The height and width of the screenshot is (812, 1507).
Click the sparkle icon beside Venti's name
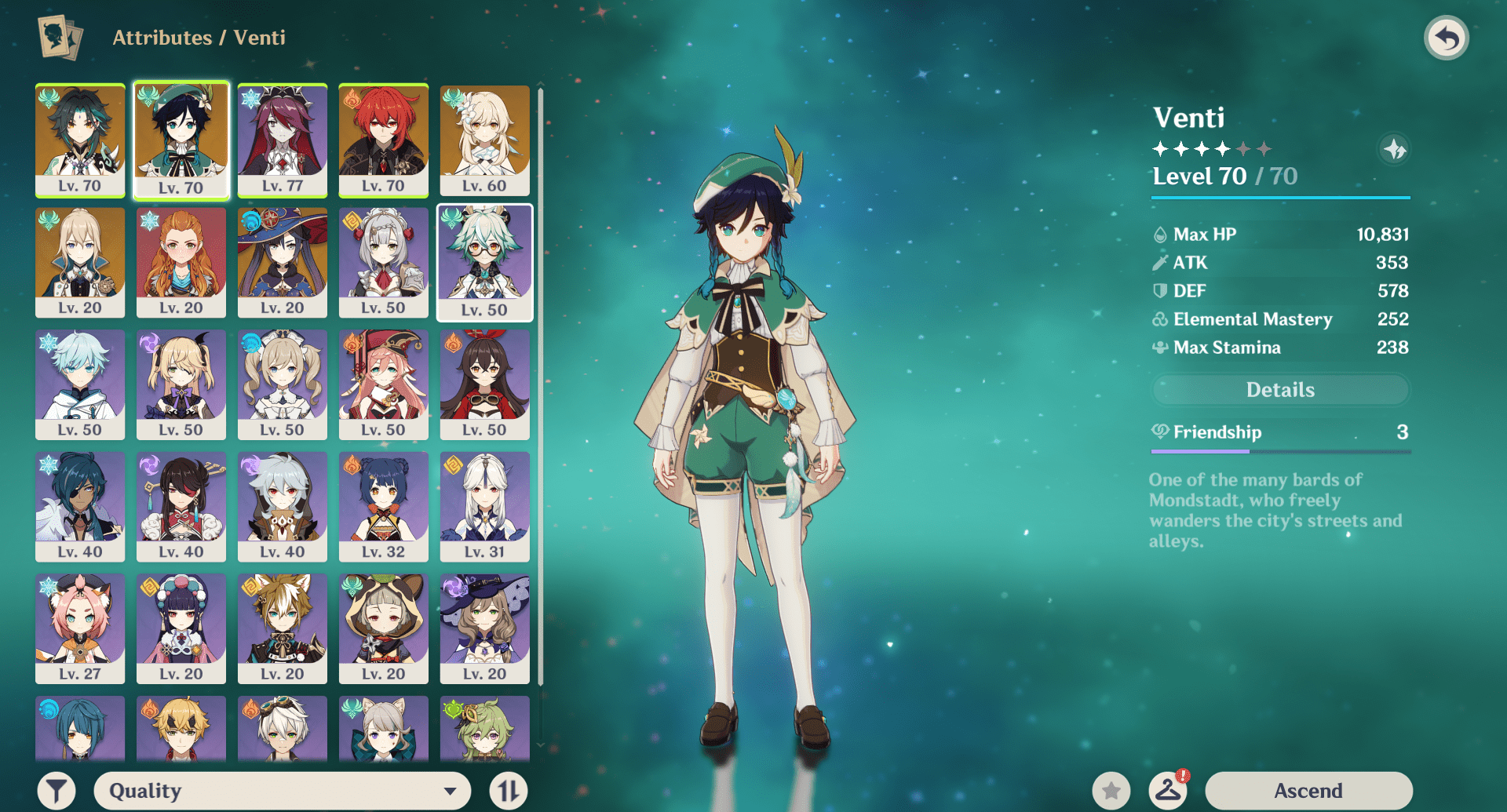coord(1394,149)
